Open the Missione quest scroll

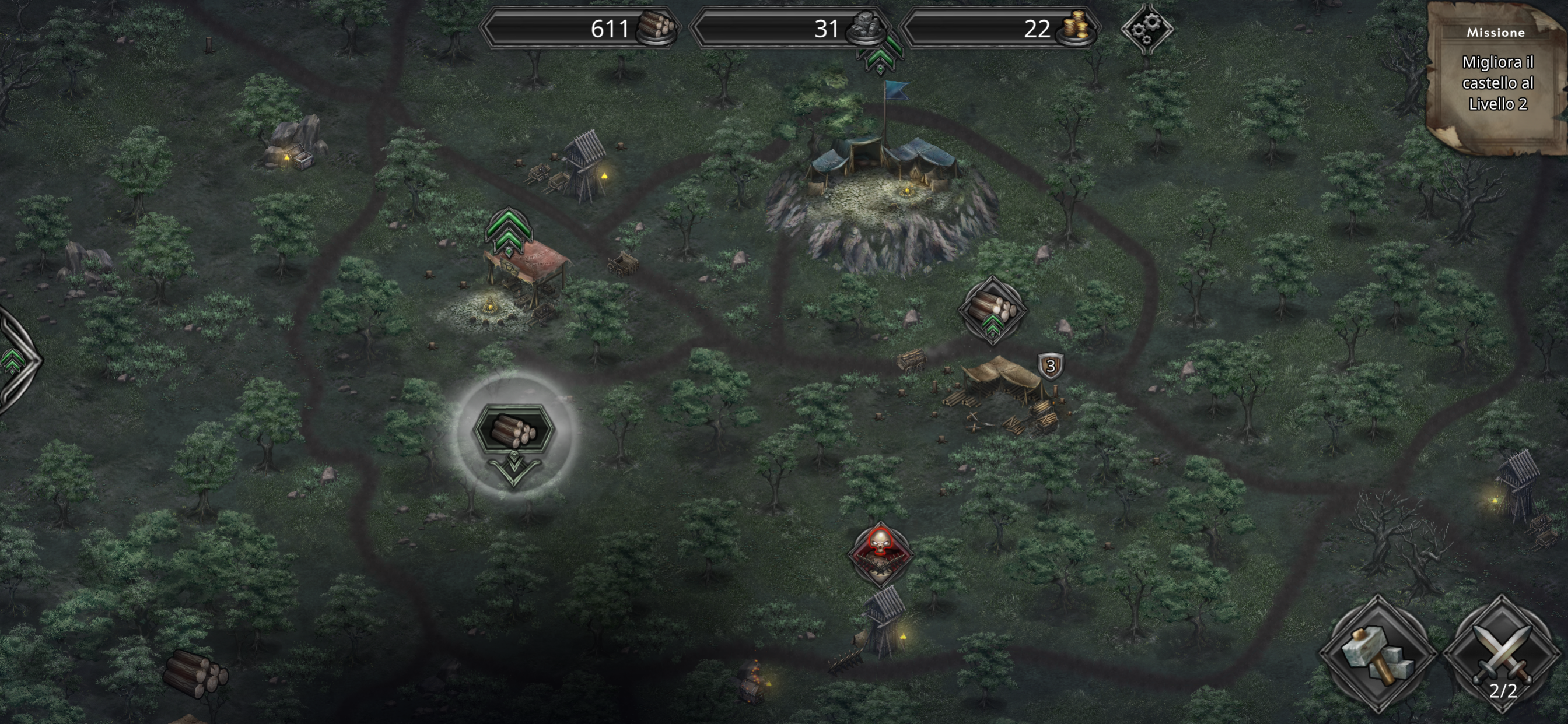pyautogui.click(x=1497, y=80)
